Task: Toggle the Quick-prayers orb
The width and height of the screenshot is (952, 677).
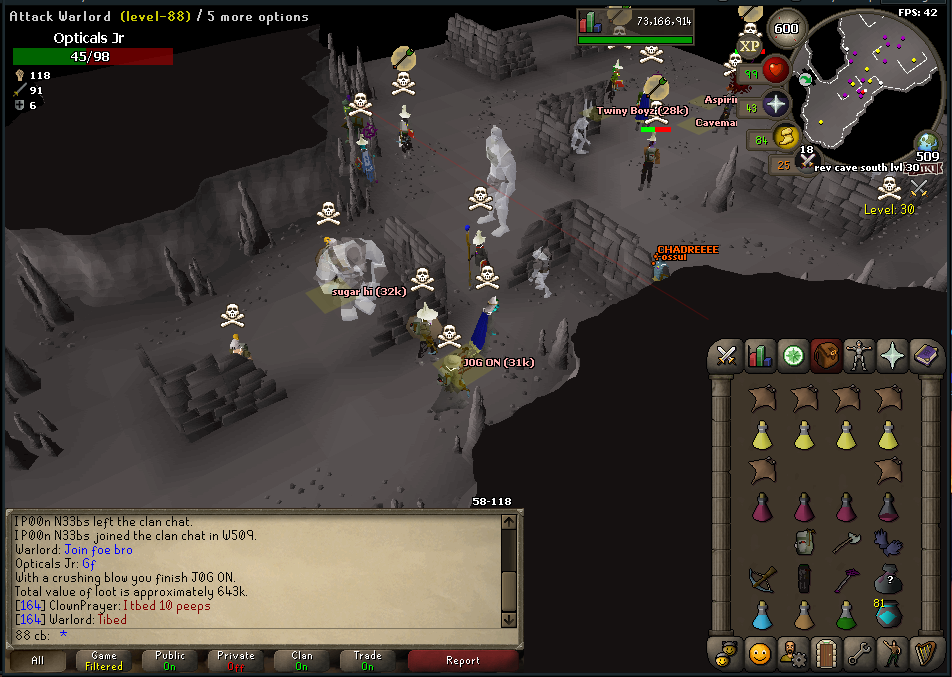Action: 777,104
